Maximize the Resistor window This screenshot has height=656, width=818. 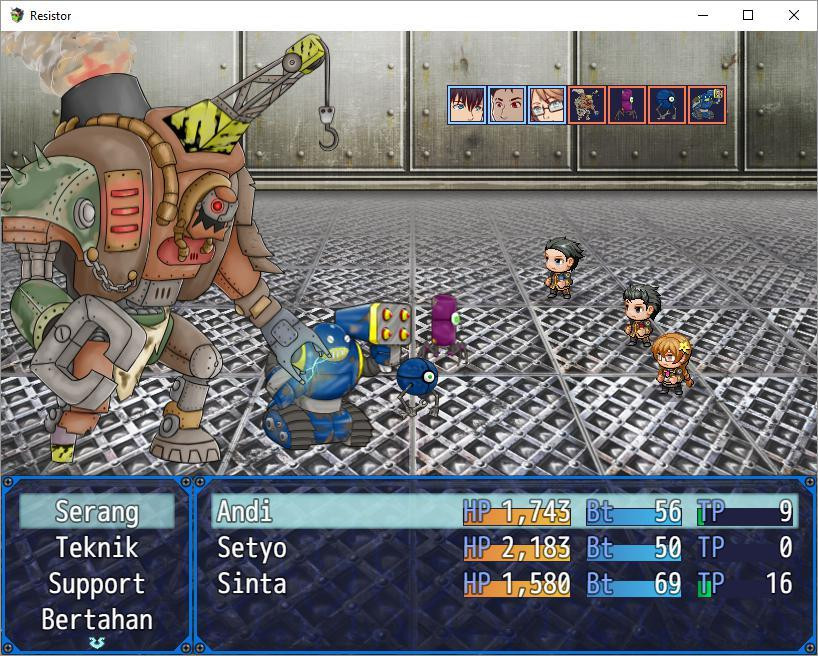click(x=748, y=15)
